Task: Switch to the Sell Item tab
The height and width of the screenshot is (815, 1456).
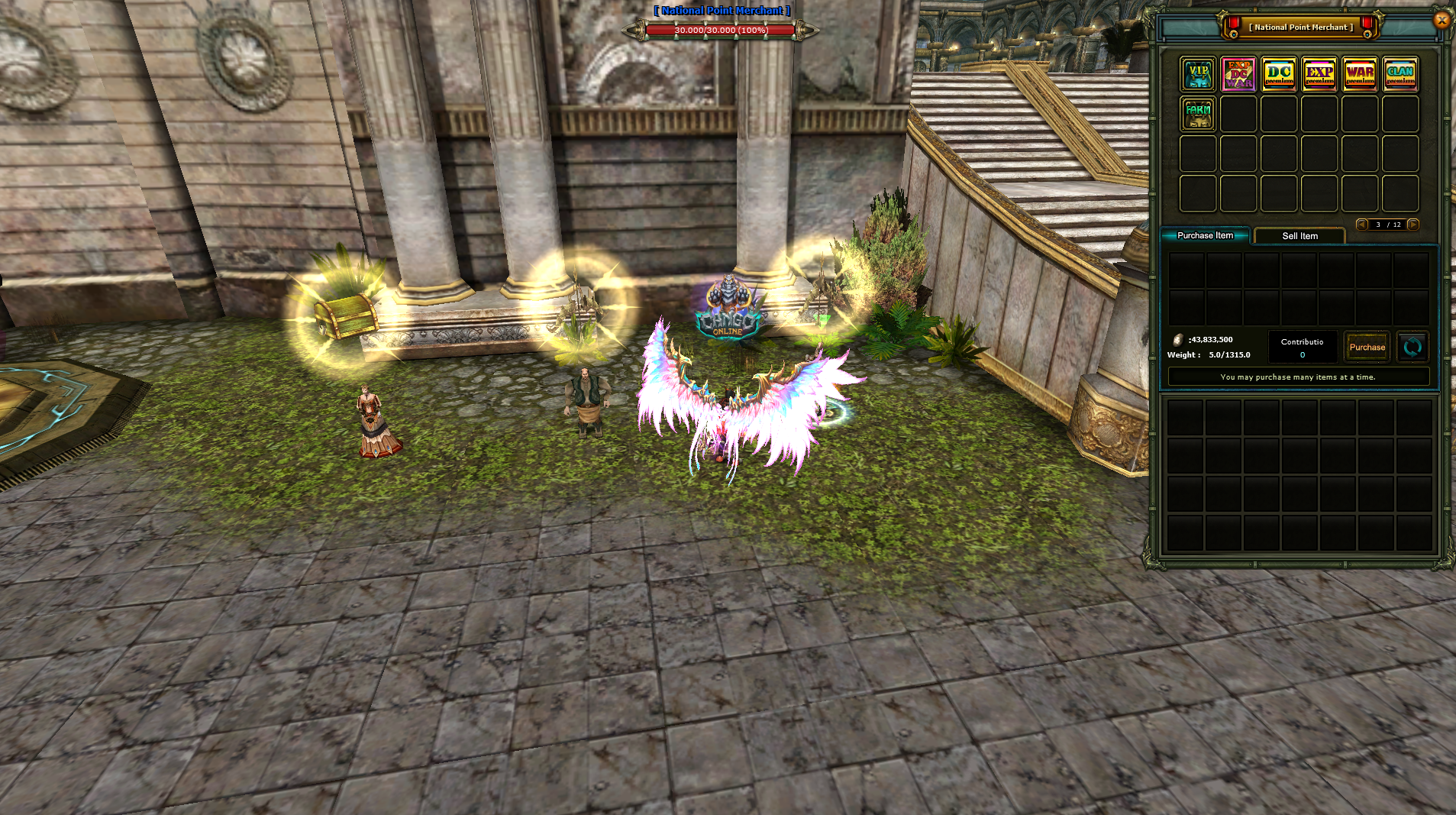Action: [x=1299, y=236]
